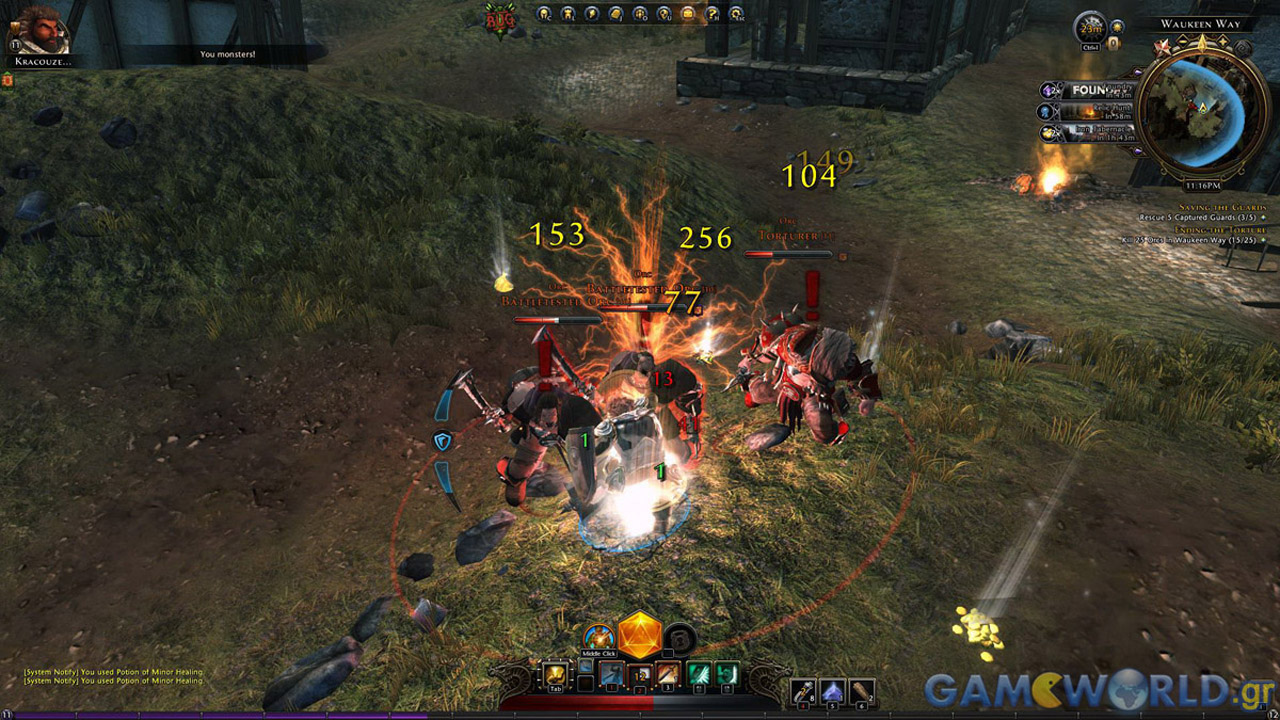Use the healing potion in slot 4
The height and width of the screenshot is (720, 1280).
(x=803, y=689)
